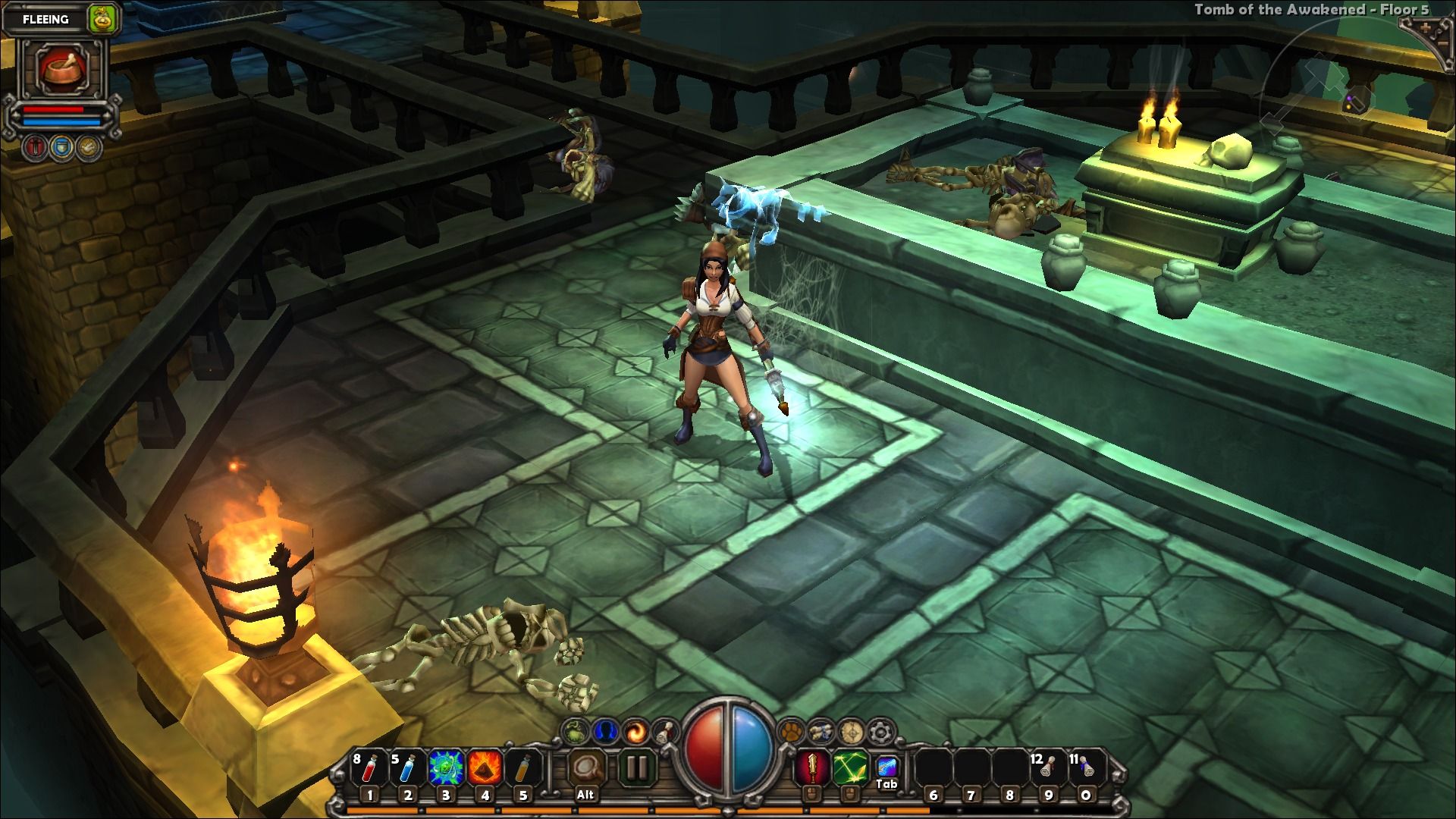Zoom in the minimap with plus button
The width and height of the screenshot is (1456, 819).
pos(1426,28)
